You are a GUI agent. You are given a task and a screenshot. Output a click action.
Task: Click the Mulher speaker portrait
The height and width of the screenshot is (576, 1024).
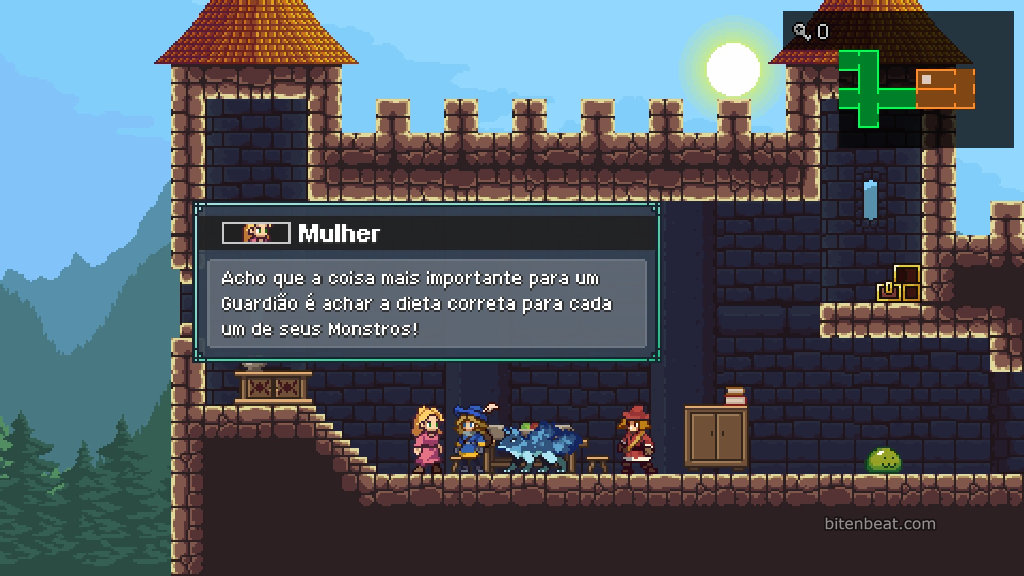point(257,233)
